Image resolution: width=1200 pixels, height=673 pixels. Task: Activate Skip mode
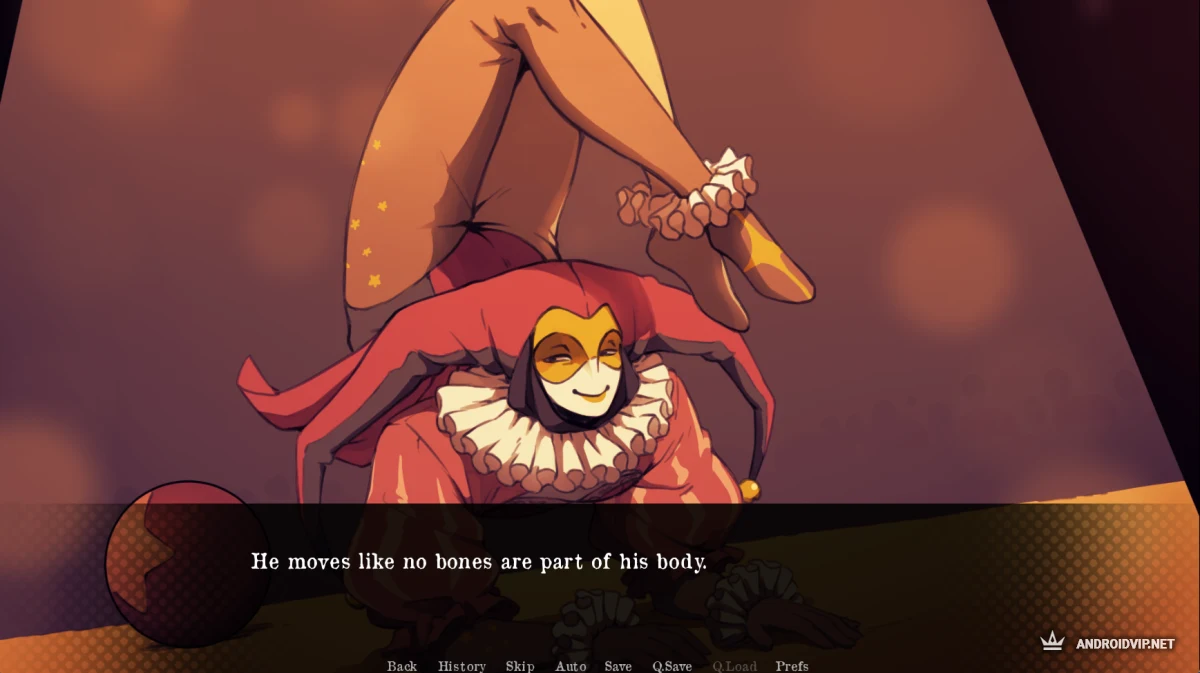click(x=520, y=666)
